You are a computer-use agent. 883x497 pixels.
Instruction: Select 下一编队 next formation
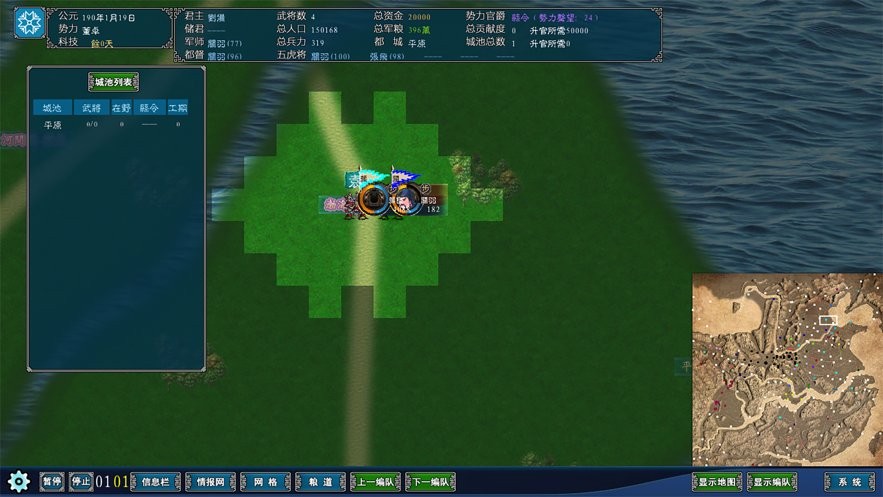click(x=431, y=482)
